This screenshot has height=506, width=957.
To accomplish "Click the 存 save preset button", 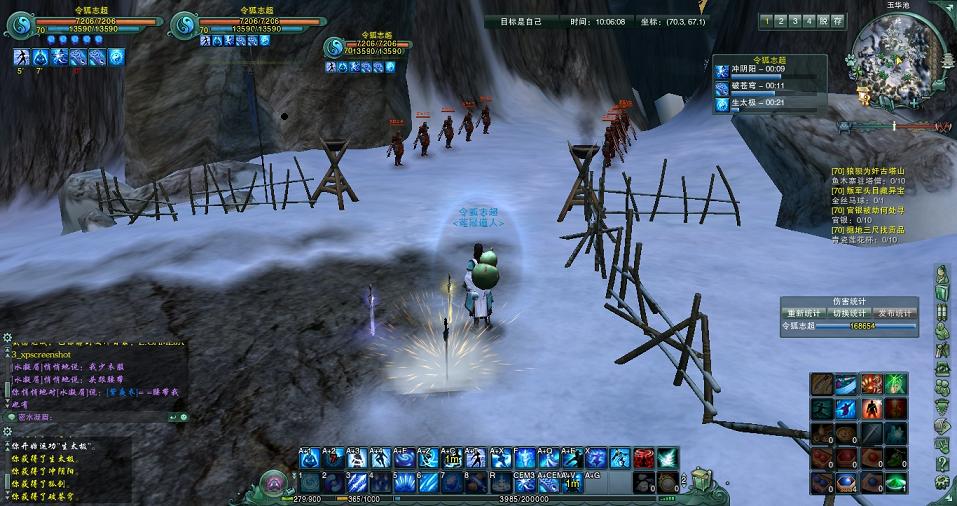I will pyautogui.click(x=837, y=20).
